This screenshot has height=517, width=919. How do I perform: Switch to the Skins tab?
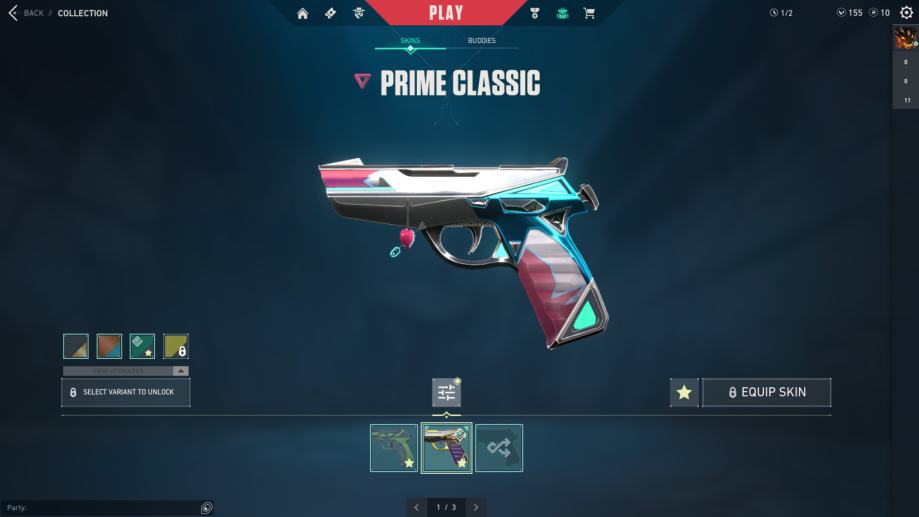tap(410, 41)
